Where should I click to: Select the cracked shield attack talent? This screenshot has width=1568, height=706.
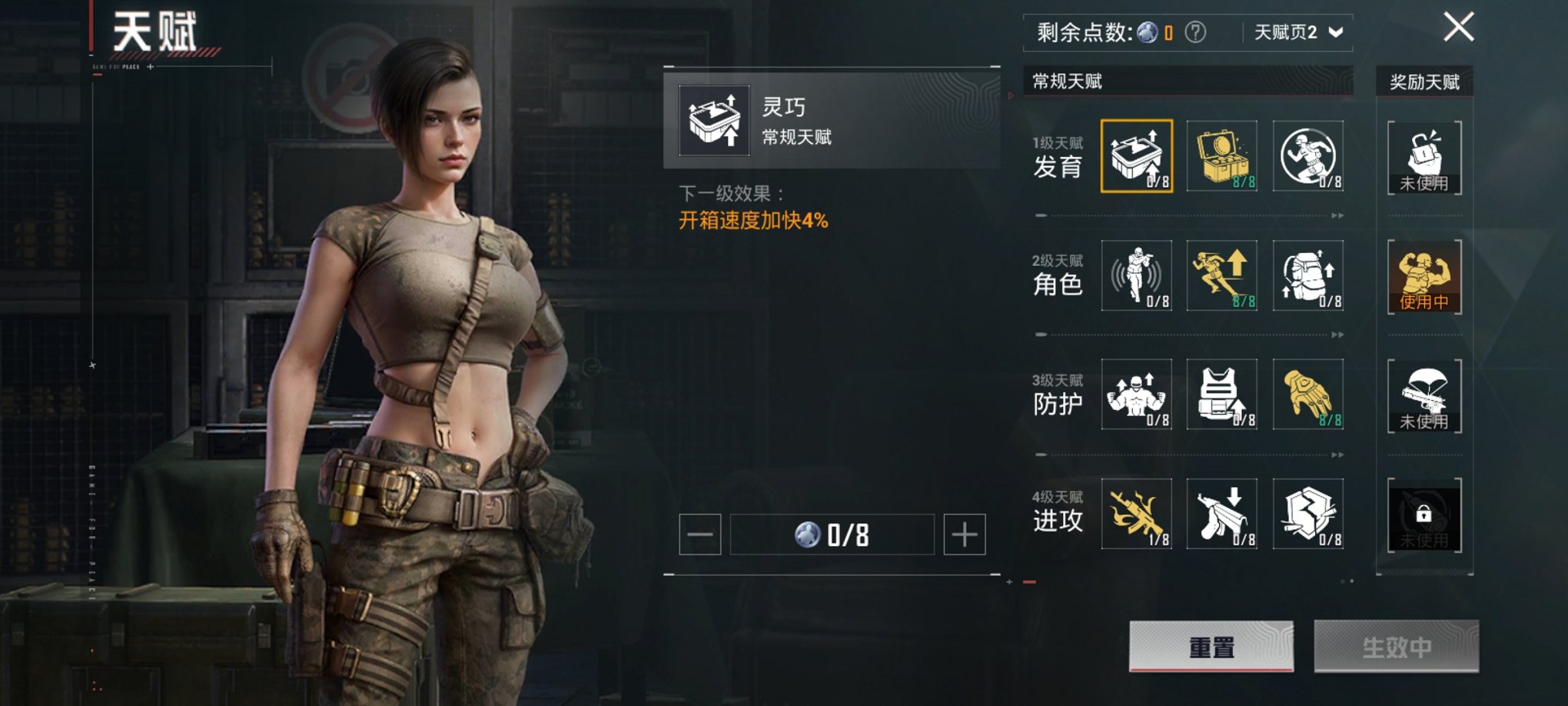point(1307,513)
